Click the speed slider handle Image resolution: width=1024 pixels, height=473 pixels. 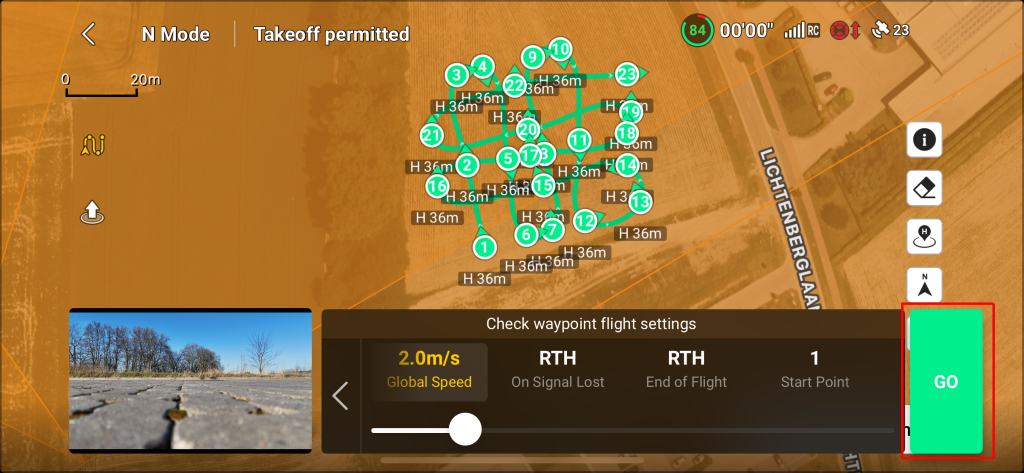click(x=465, y=430)
